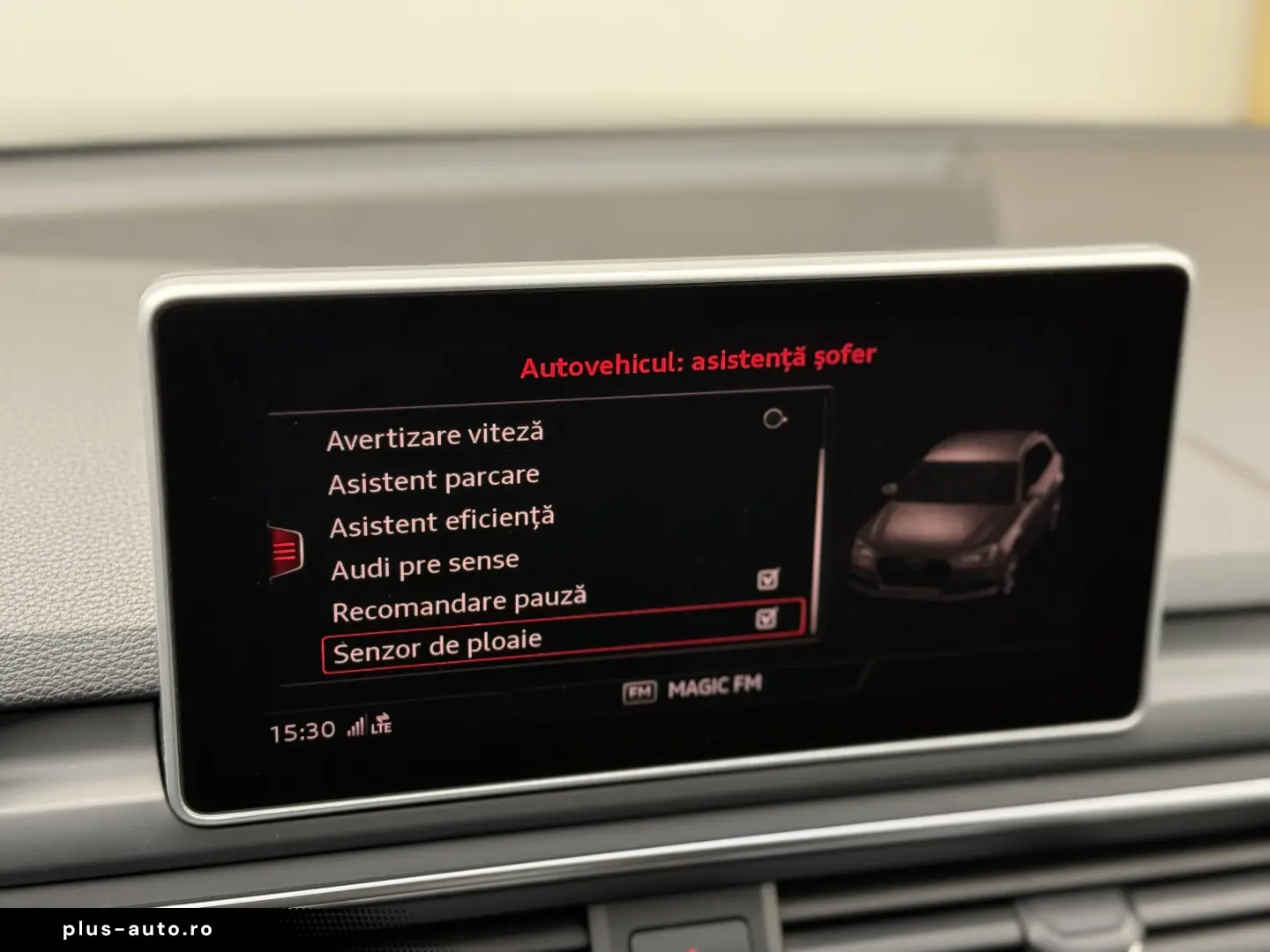Image resolution: width=1270 pixels, height=952 pixels.
Task: Click the Autovehicul: asistență șofer title
Action: pyautogui.click(x=698, y=358)
